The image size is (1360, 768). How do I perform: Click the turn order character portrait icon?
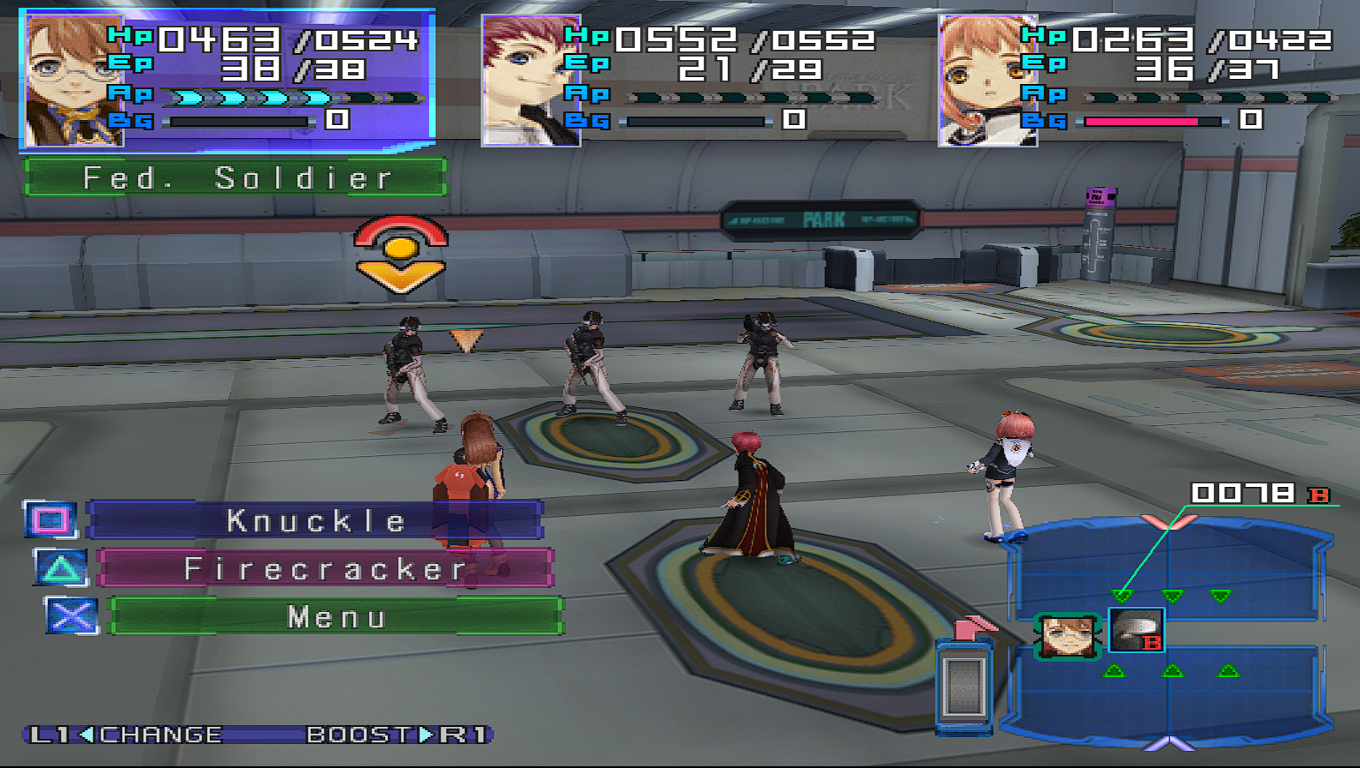[1066, 636]
